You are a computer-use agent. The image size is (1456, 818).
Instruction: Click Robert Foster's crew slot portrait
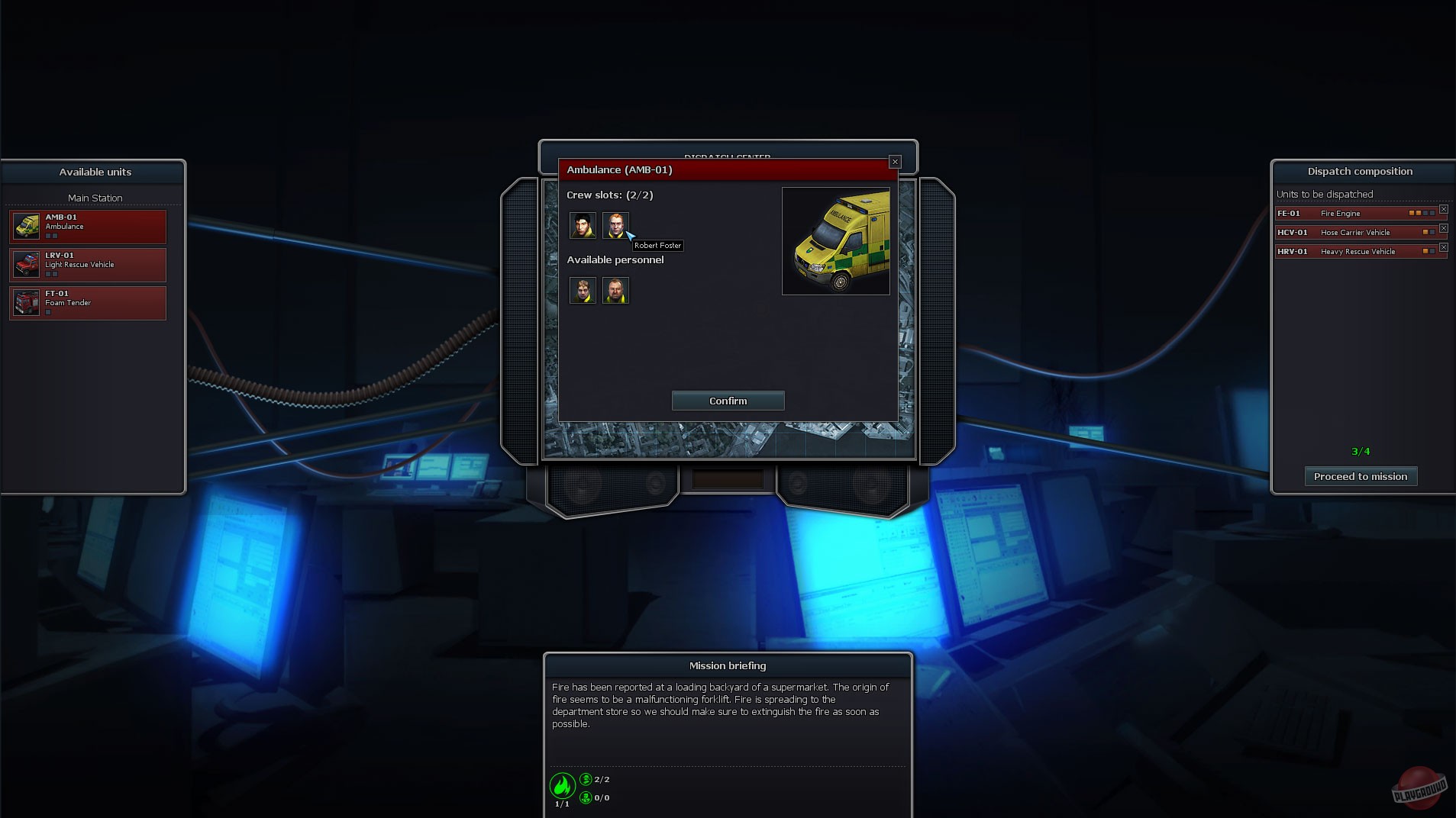pyautogui.click(x=616, y=226)
